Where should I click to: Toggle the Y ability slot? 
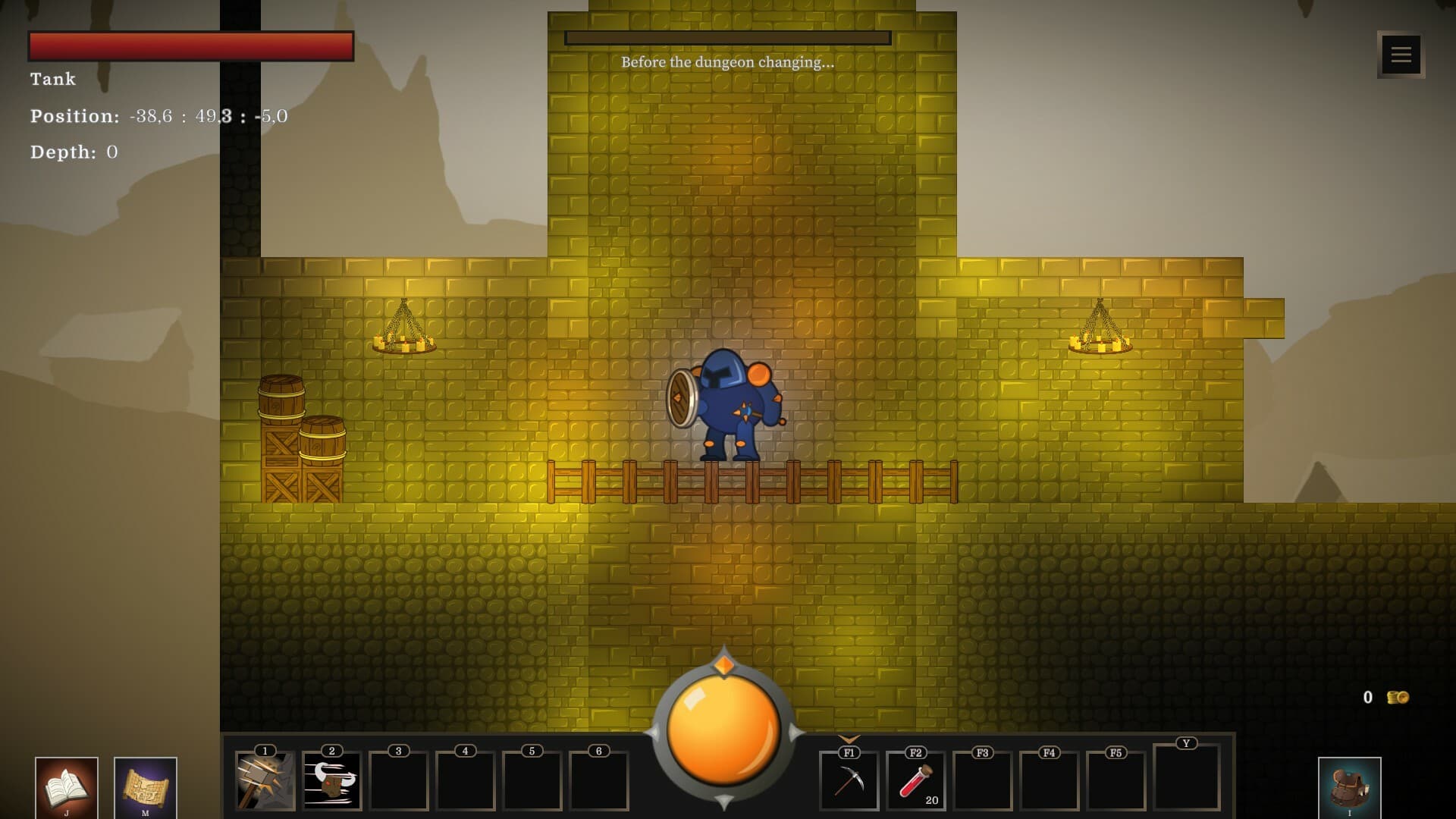click(x=1186, y=780)
